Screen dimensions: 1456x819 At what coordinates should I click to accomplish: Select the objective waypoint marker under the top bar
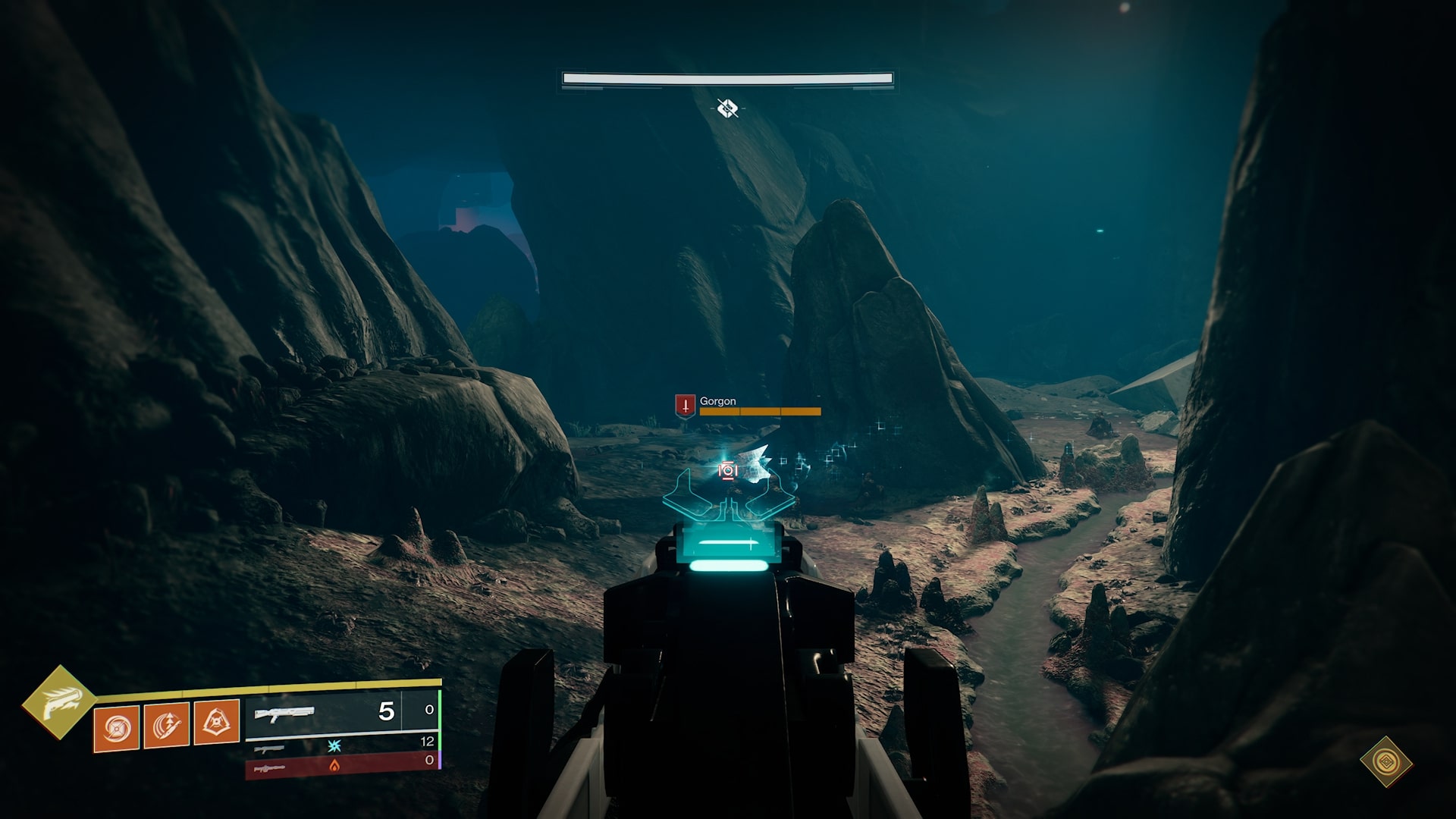(727, 108)
